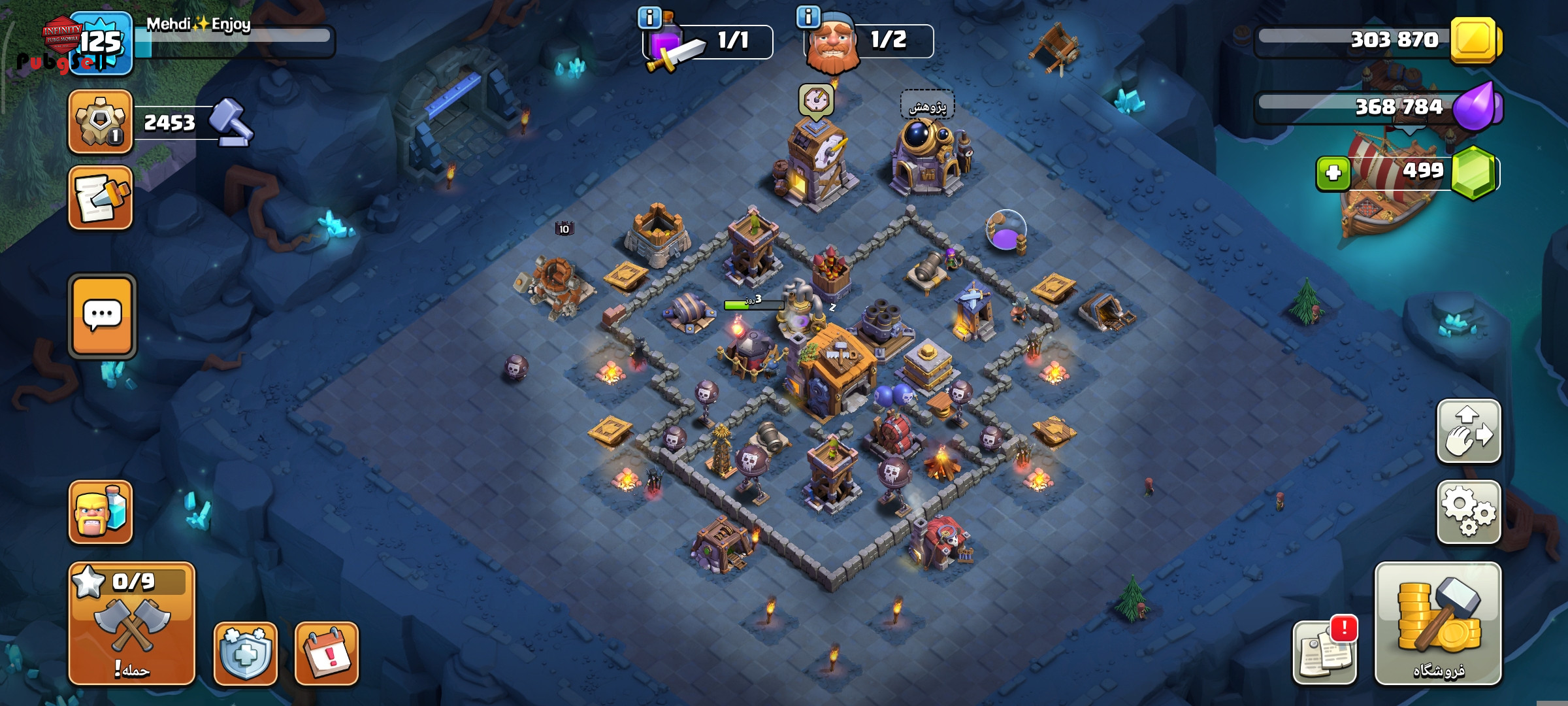Viewport: 1568px width, 706px height.
Task: Open the layout editor hand-and-arrows button
Action: click(1468, 431)
